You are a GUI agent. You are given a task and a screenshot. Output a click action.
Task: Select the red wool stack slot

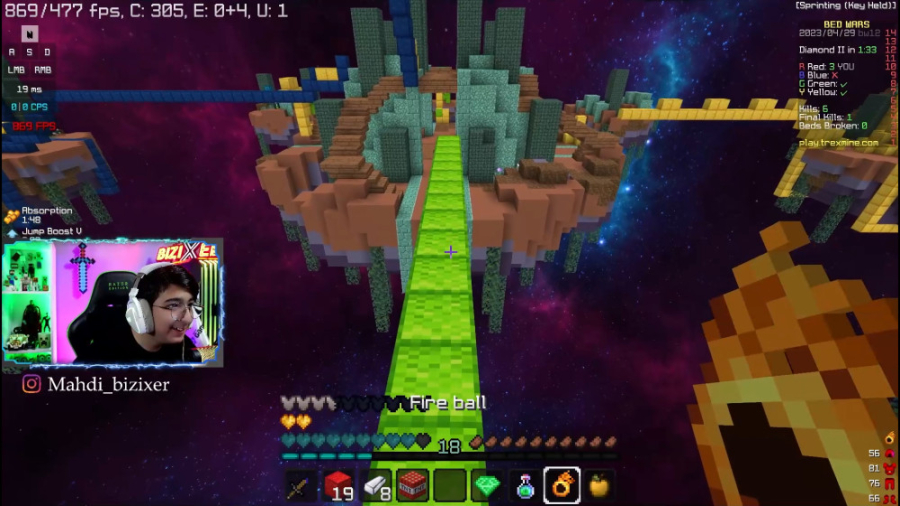click(x=338, y=486)
